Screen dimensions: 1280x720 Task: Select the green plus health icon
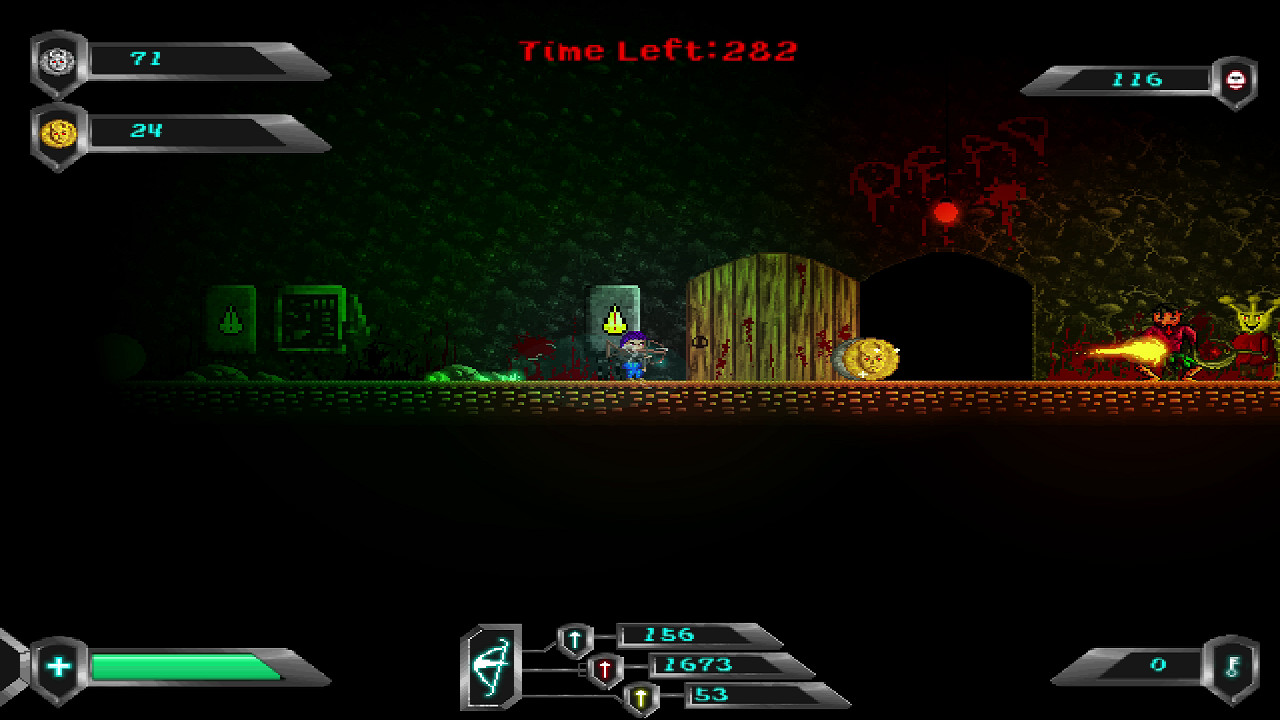coord(58,664)
